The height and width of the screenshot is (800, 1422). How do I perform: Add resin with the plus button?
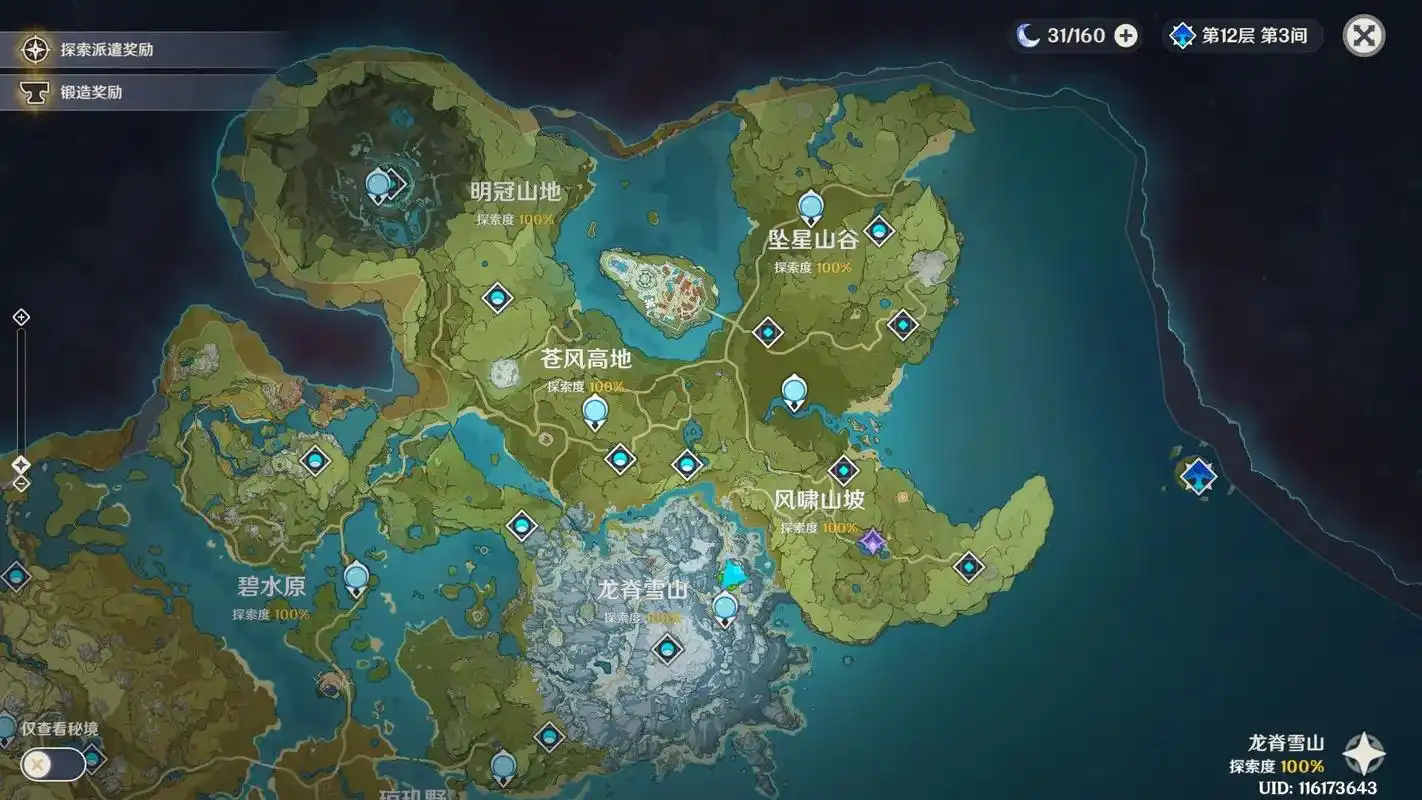point(1126,36)
